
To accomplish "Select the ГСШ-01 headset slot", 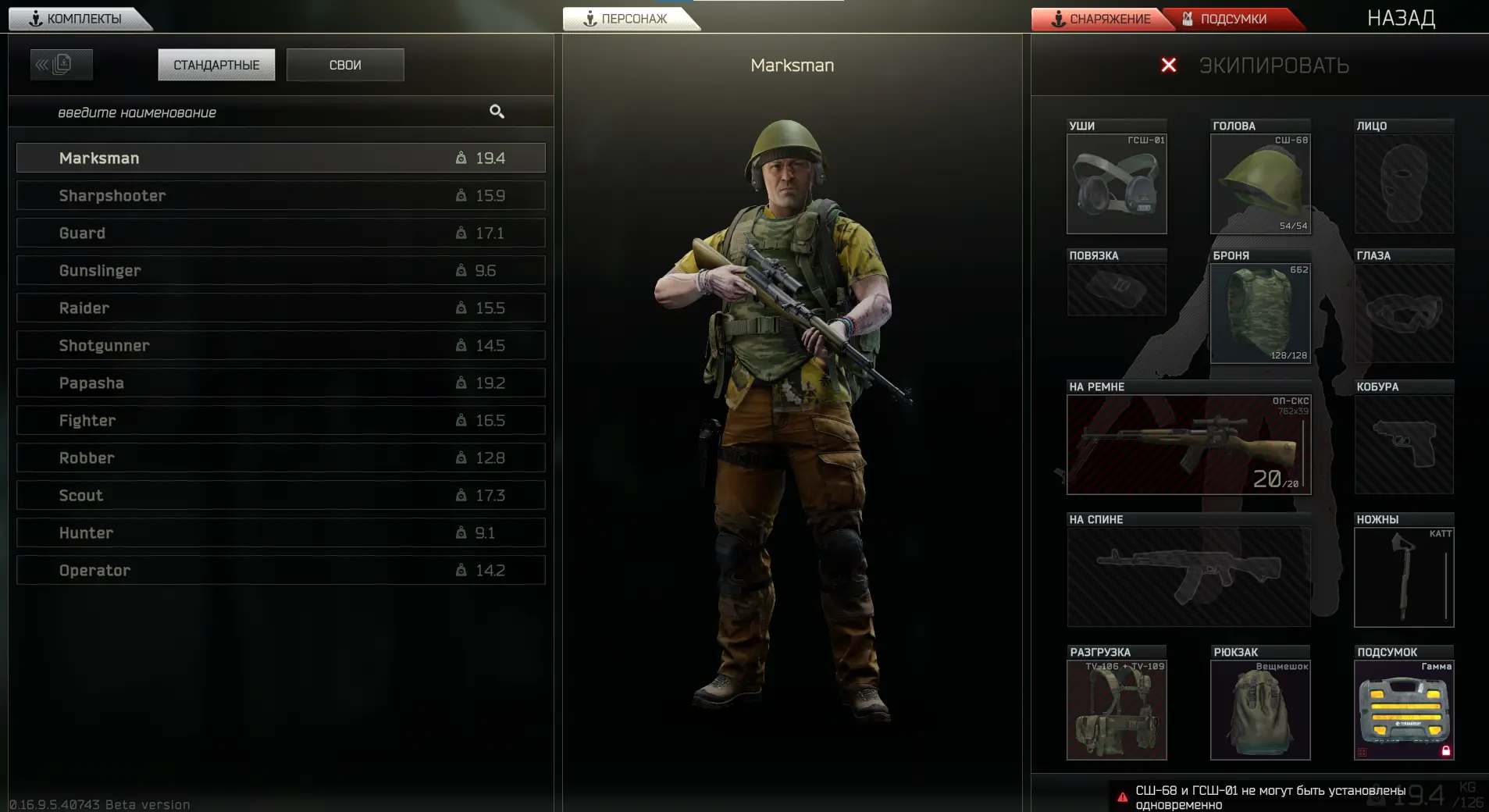I will tap(1117, 184).
